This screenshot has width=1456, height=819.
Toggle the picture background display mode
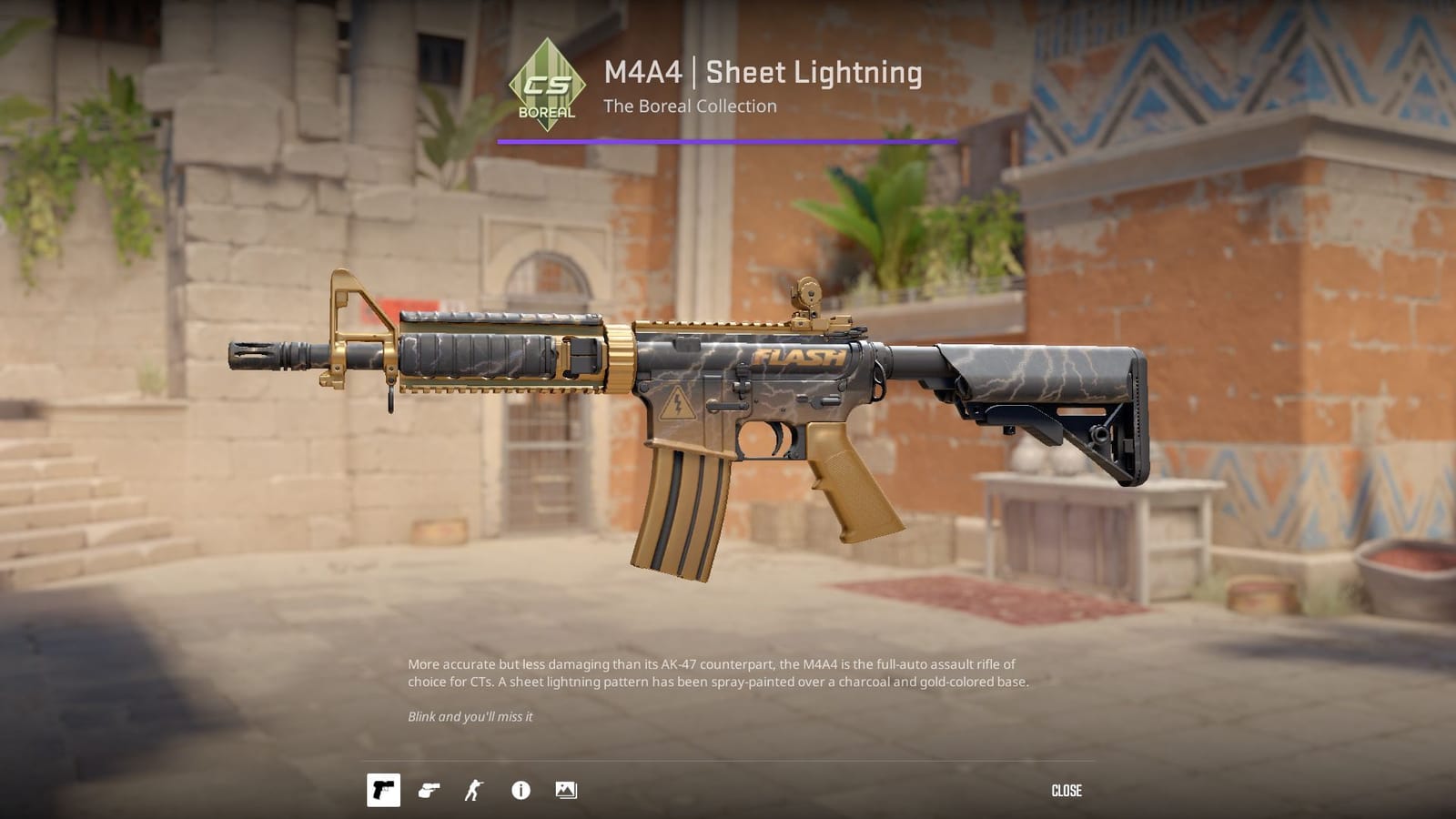[566, 791]
